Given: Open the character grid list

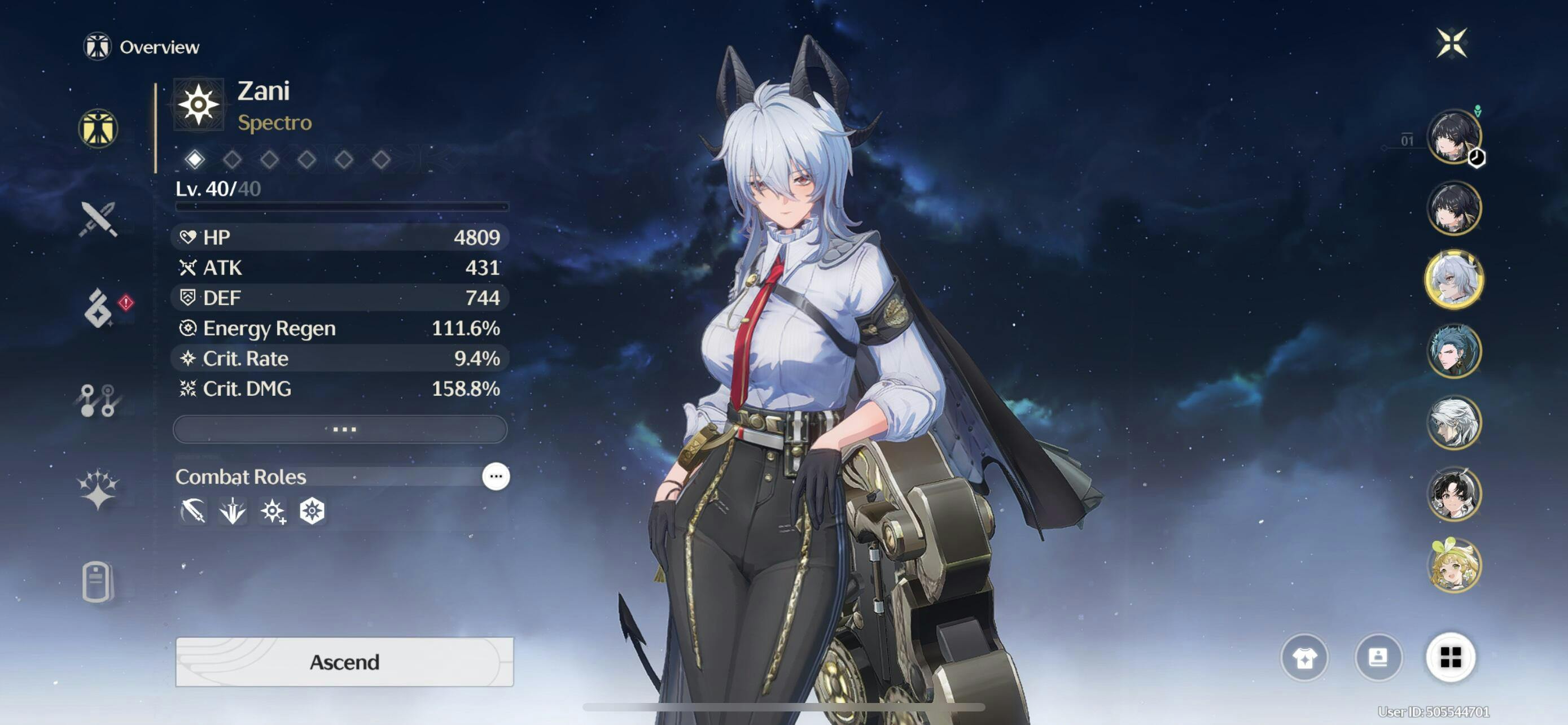Looking at the screenshot, I should coord(1451,657).
